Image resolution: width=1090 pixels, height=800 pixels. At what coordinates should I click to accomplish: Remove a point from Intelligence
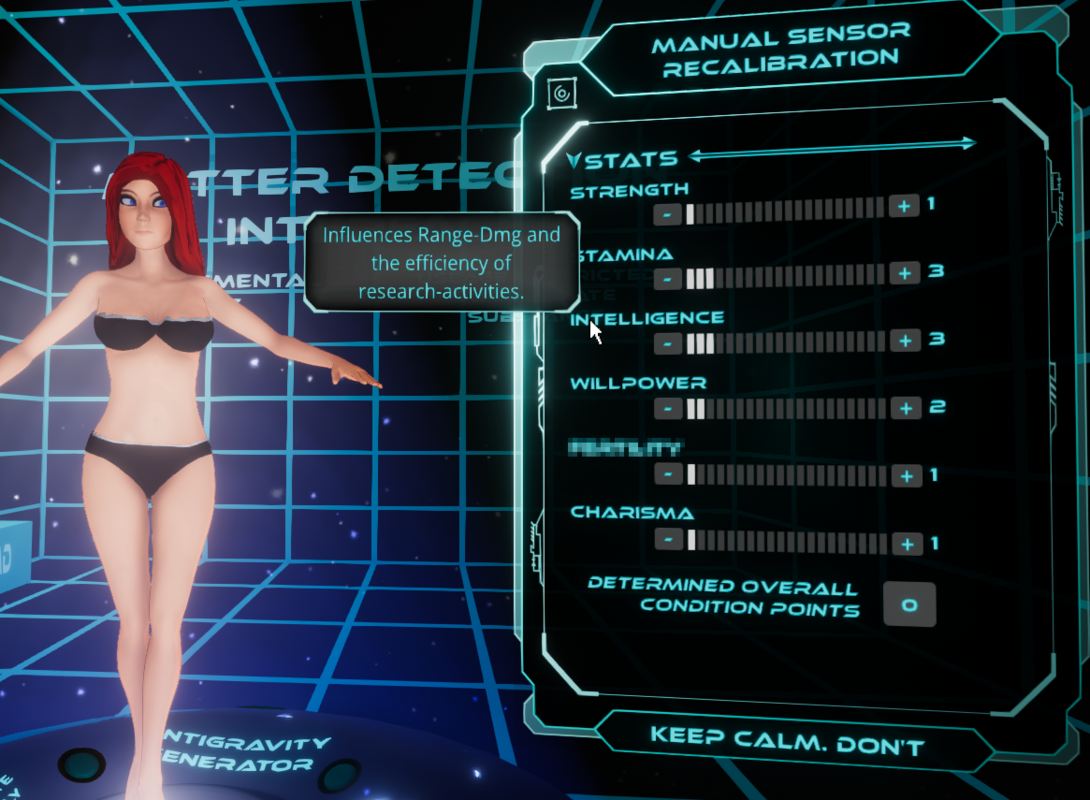pos(669,344)
